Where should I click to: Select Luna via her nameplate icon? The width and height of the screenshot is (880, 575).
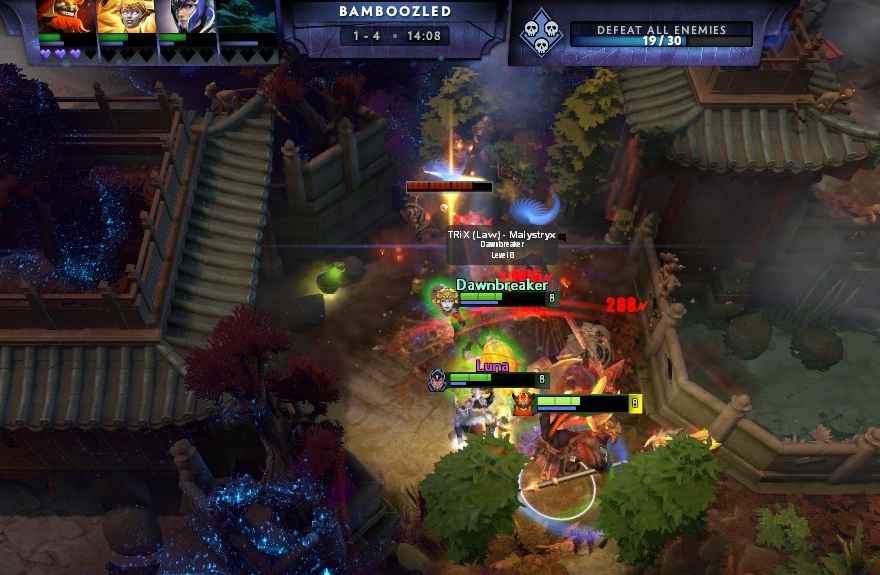click(x=438, y=380)
